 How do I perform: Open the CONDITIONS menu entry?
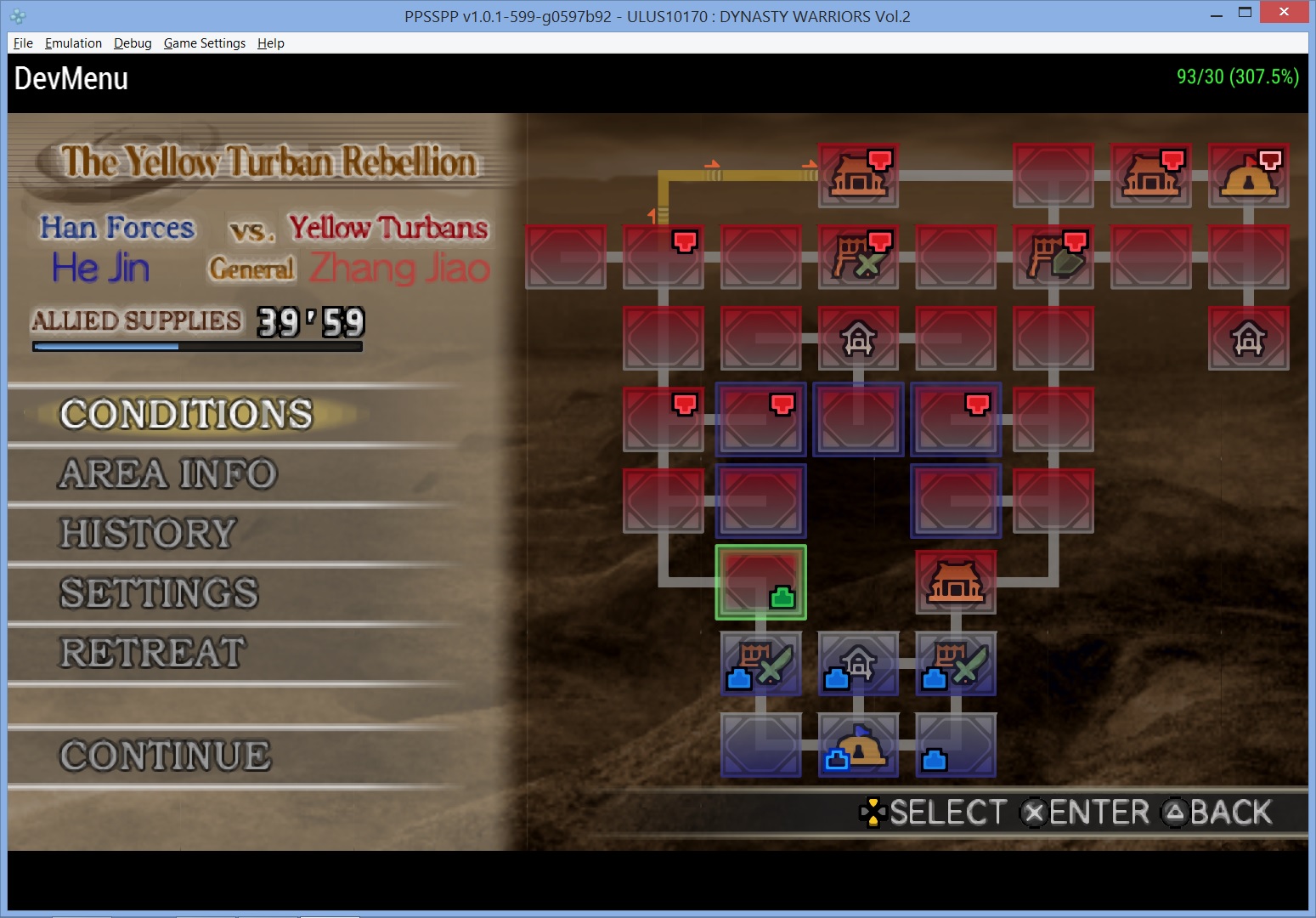[x=186, y=415]
